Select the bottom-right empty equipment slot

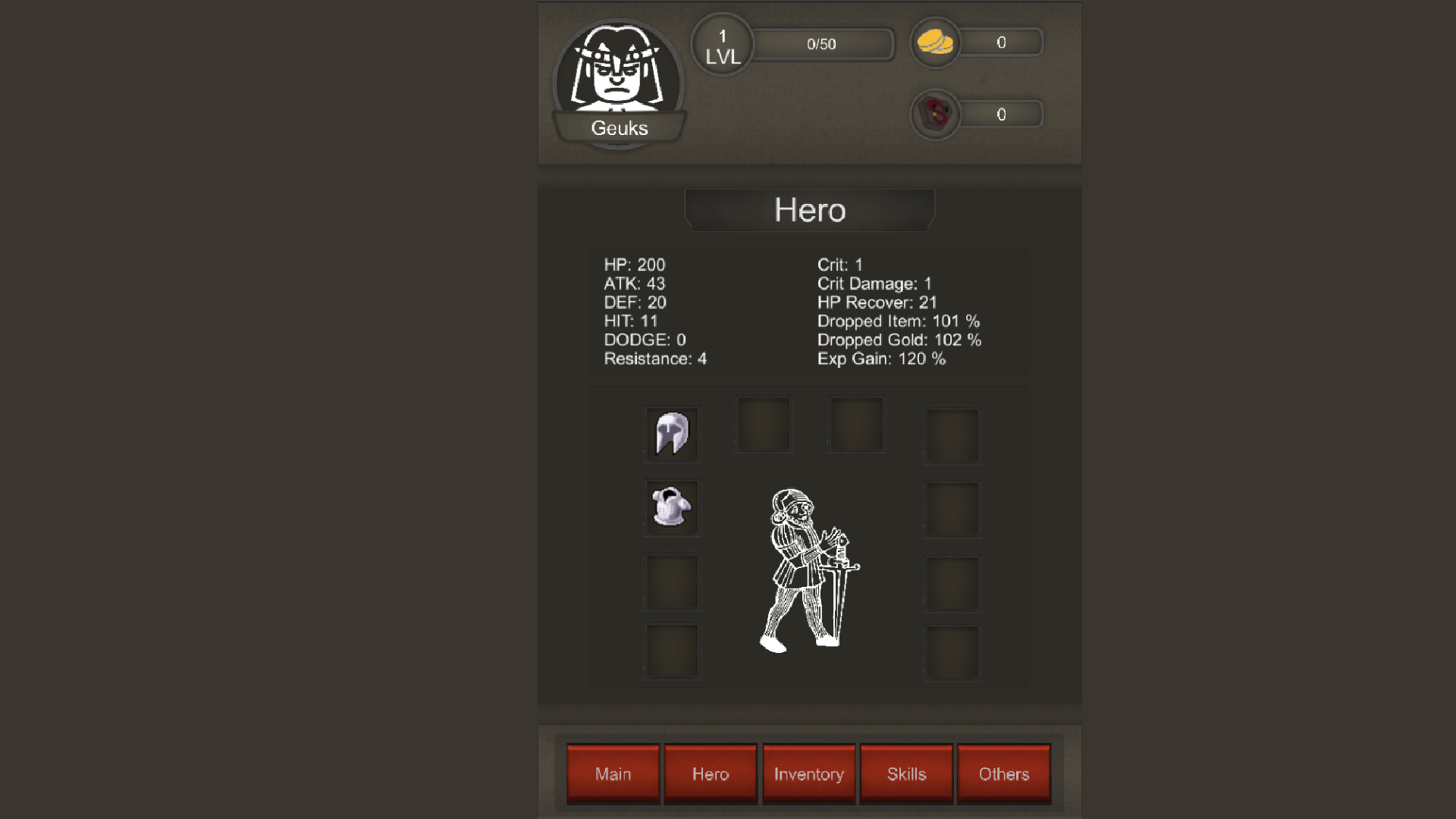(x=951, y=651)
